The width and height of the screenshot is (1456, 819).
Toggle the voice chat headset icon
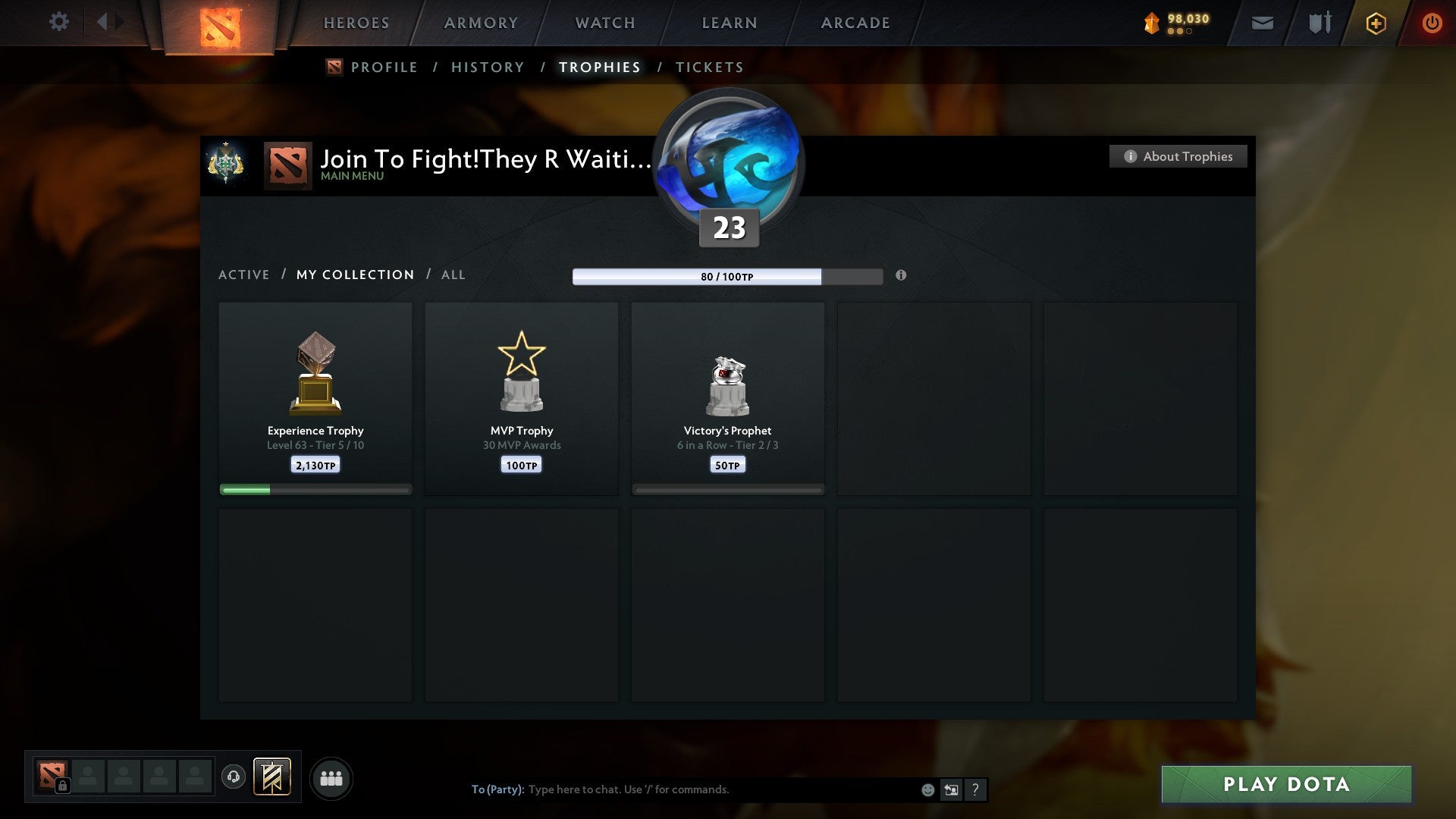pyautogui.click(x=233, y=776)
